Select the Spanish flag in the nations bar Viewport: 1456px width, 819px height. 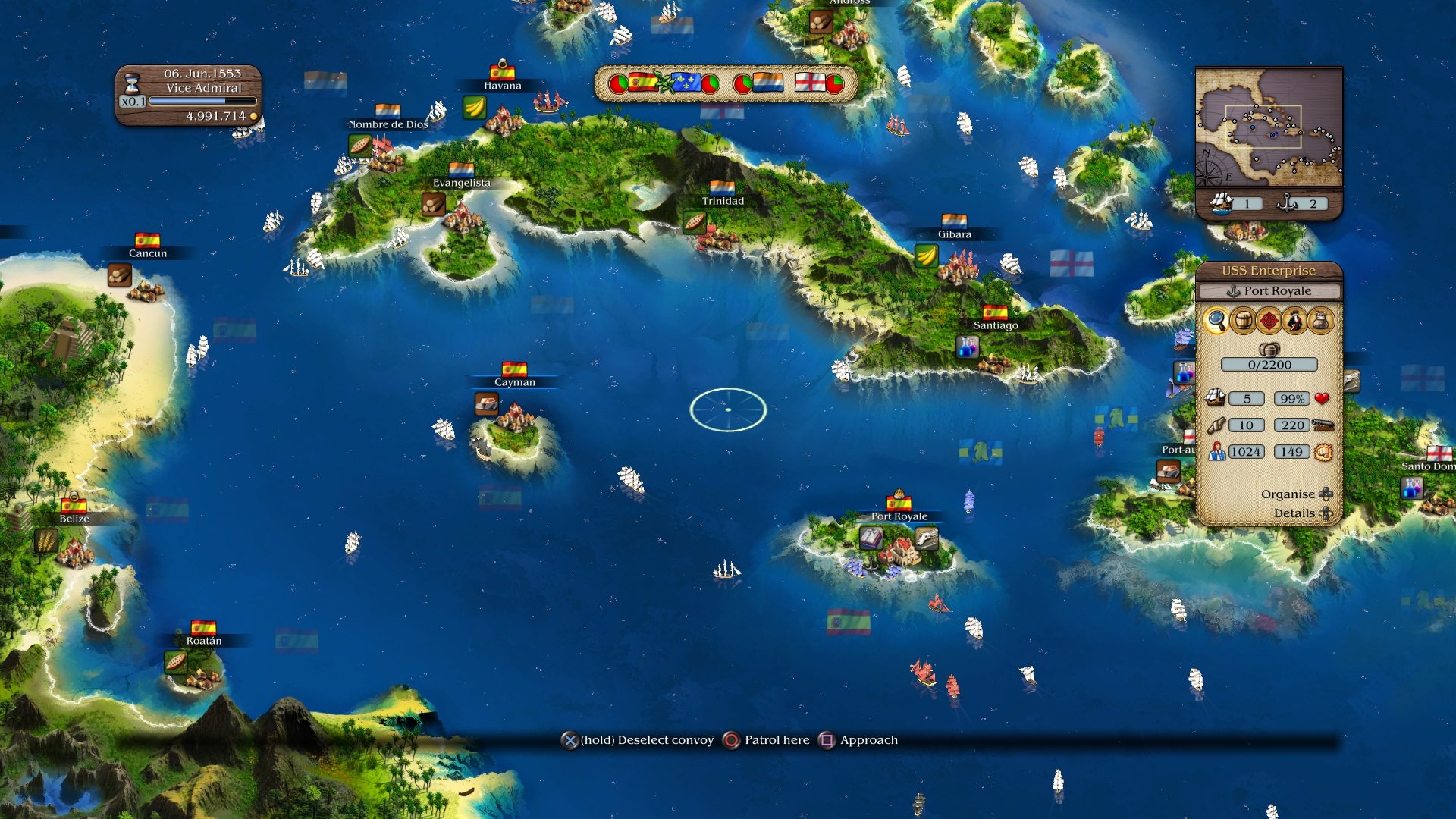[x=642, y=82]
